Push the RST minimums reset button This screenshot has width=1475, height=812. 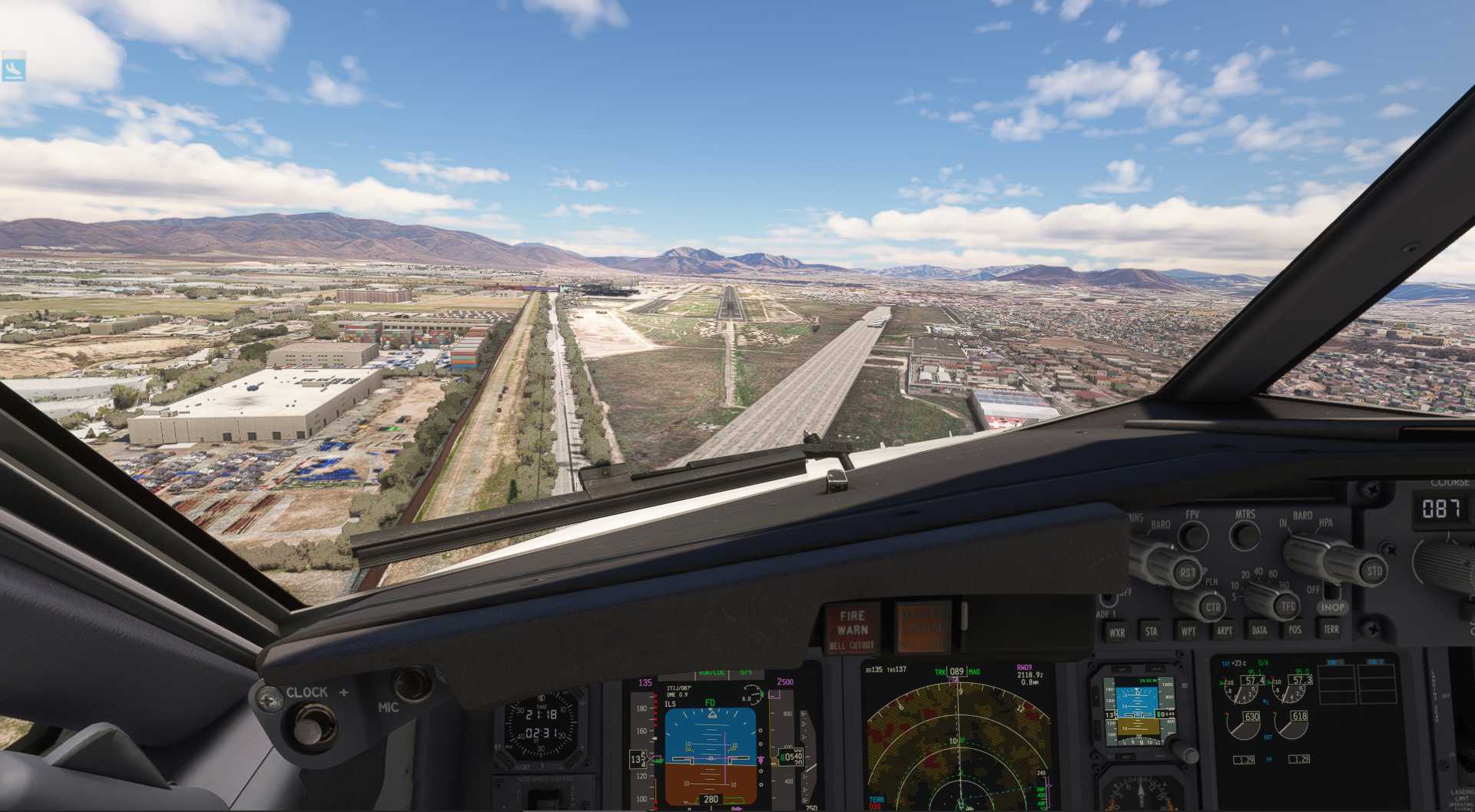[1187, 572]
